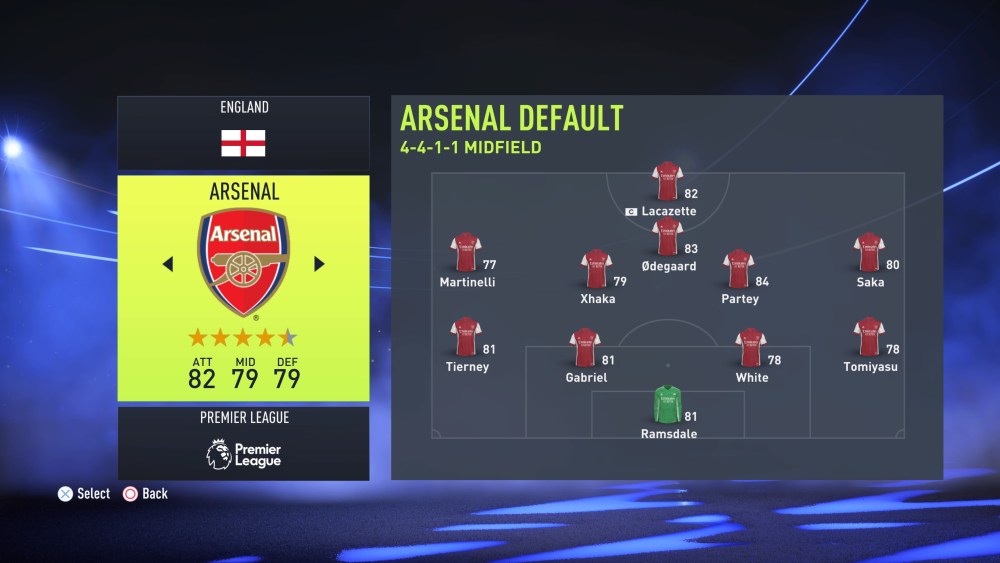The height and width of the screenshot is (563, 1000).
Task: Switch to the next team with right arrow
Action: click(x=319, y=264)
